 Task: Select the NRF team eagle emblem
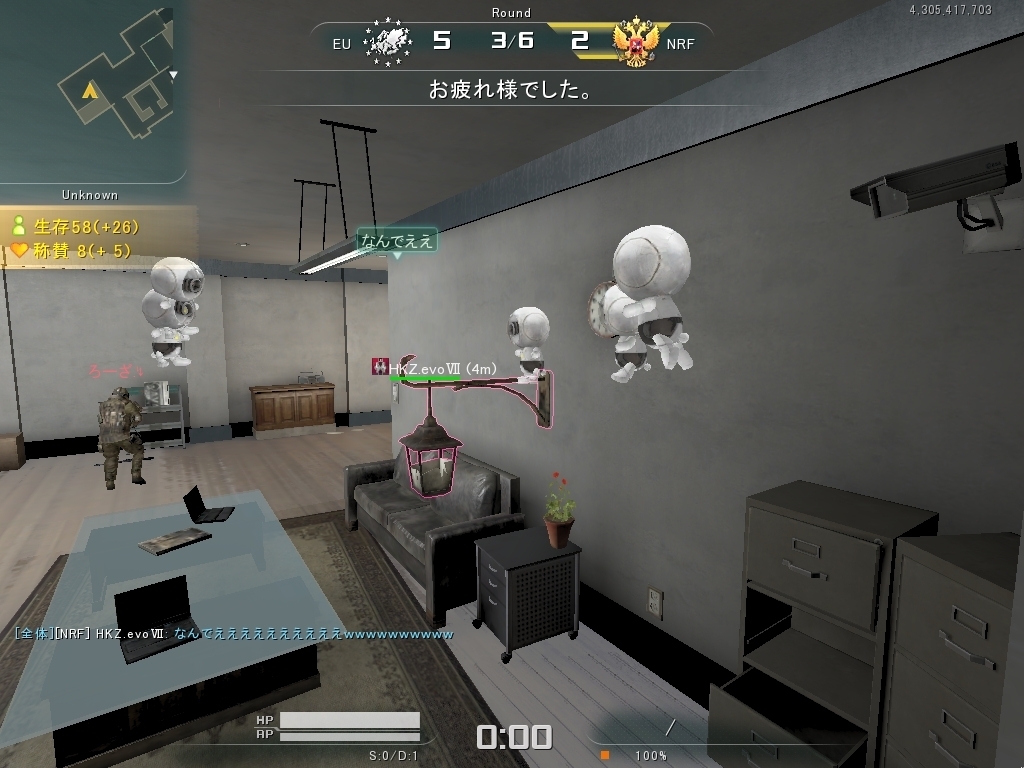point(638,41)
